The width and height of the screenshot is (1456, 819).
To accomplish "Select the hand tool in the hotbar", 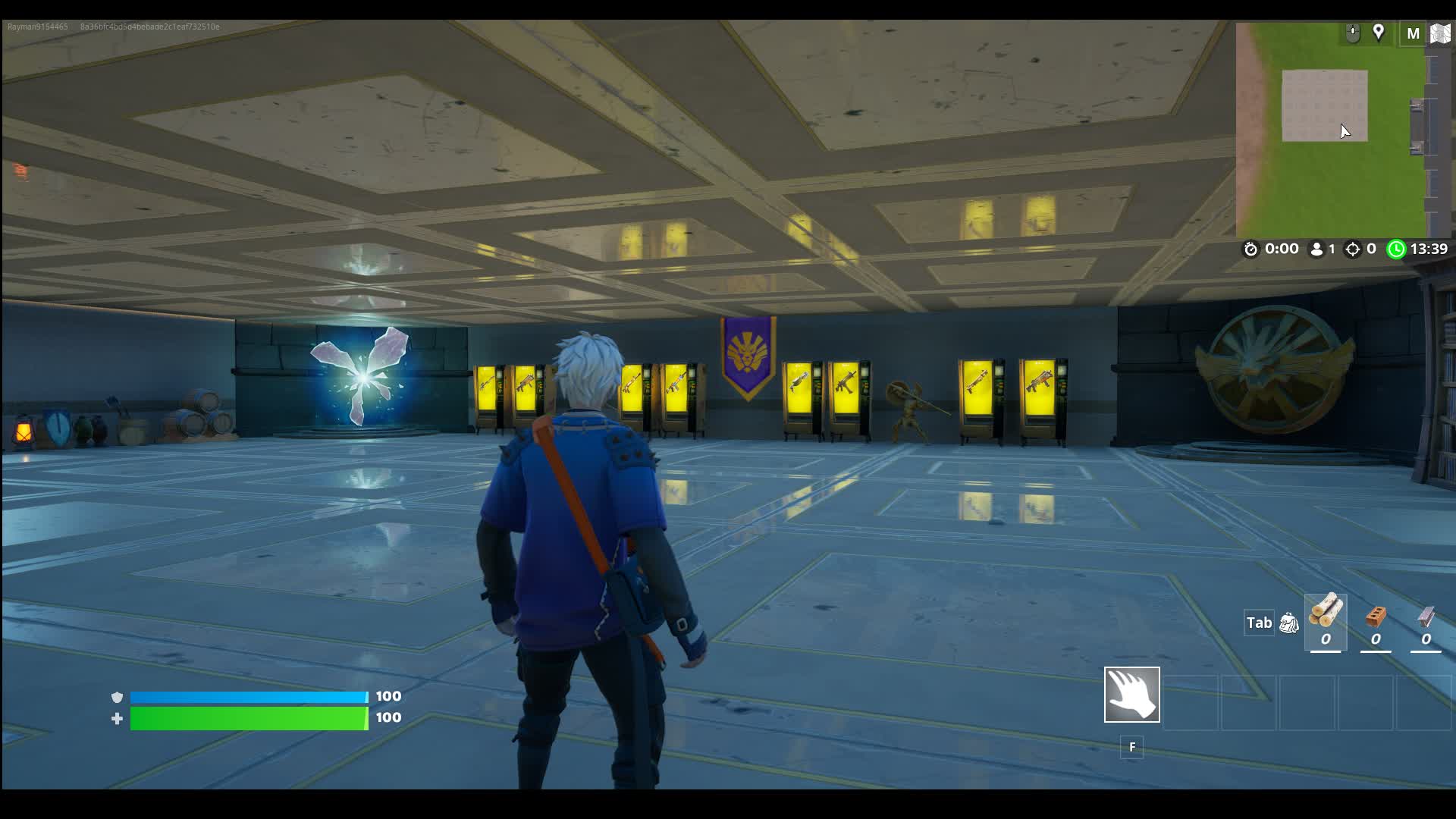I will [1131, 694].
